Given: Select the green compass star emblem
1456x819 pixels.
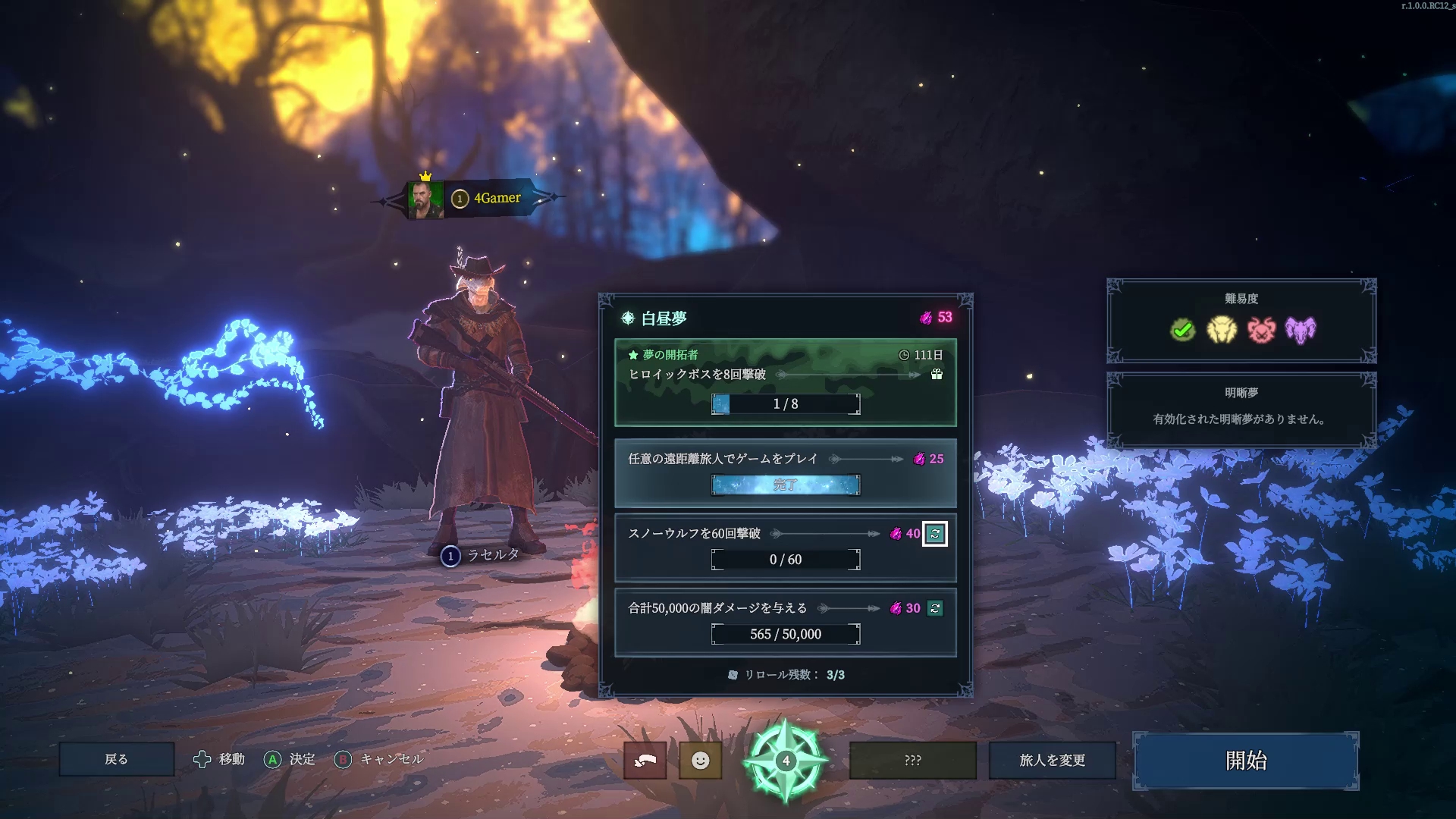Looking at the screenshot, I should point(785,761).
